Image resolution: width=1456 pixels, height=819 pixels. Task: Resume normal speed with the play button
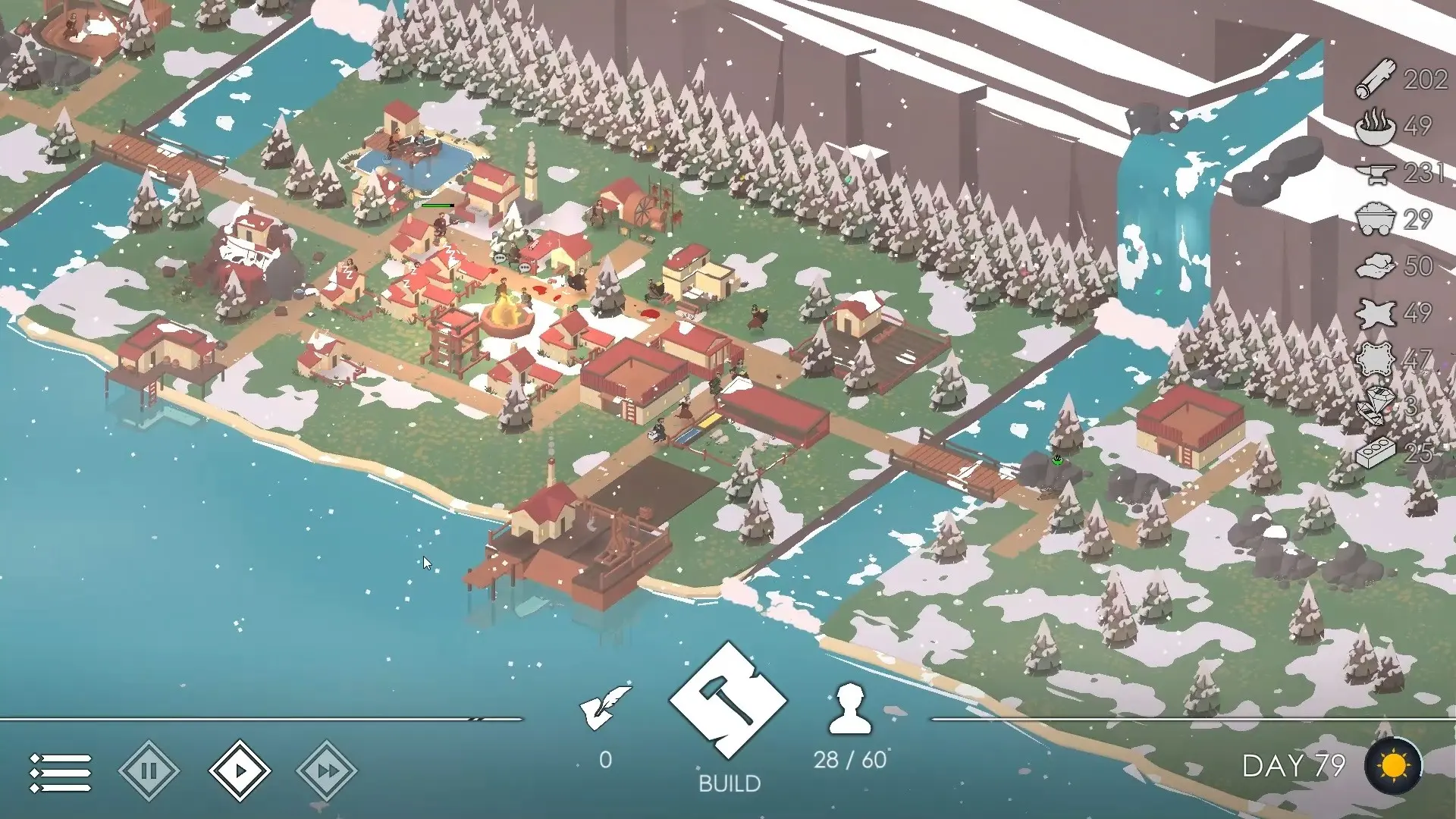[239, 770]
